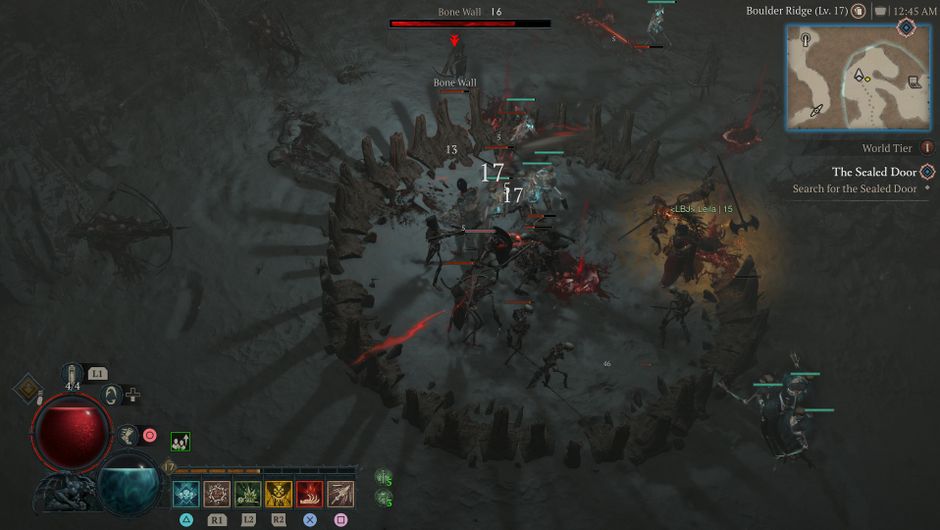
Task: Use the bone ring skill in the hotbar
Action: 217,493
